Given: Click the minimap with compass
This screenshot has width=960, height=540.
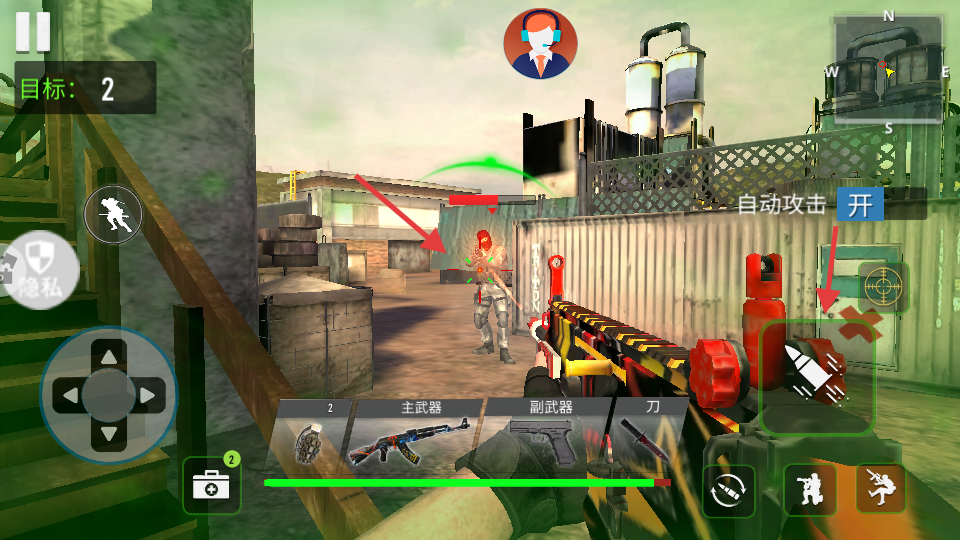Looking at the screenshot, I should point(888,68).
